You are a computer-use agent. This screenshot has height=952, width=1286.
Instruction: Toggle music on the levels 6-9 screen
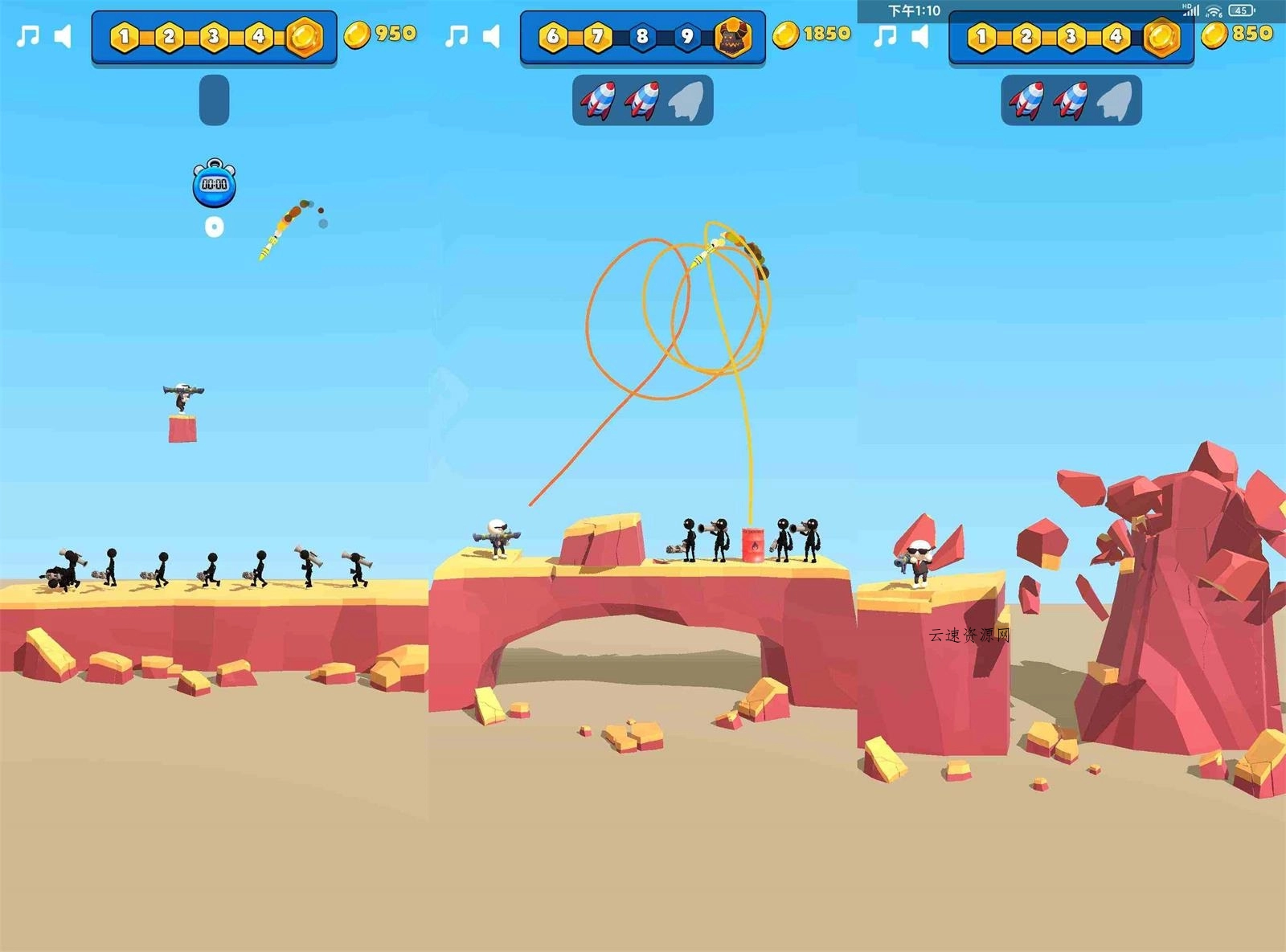457,36
